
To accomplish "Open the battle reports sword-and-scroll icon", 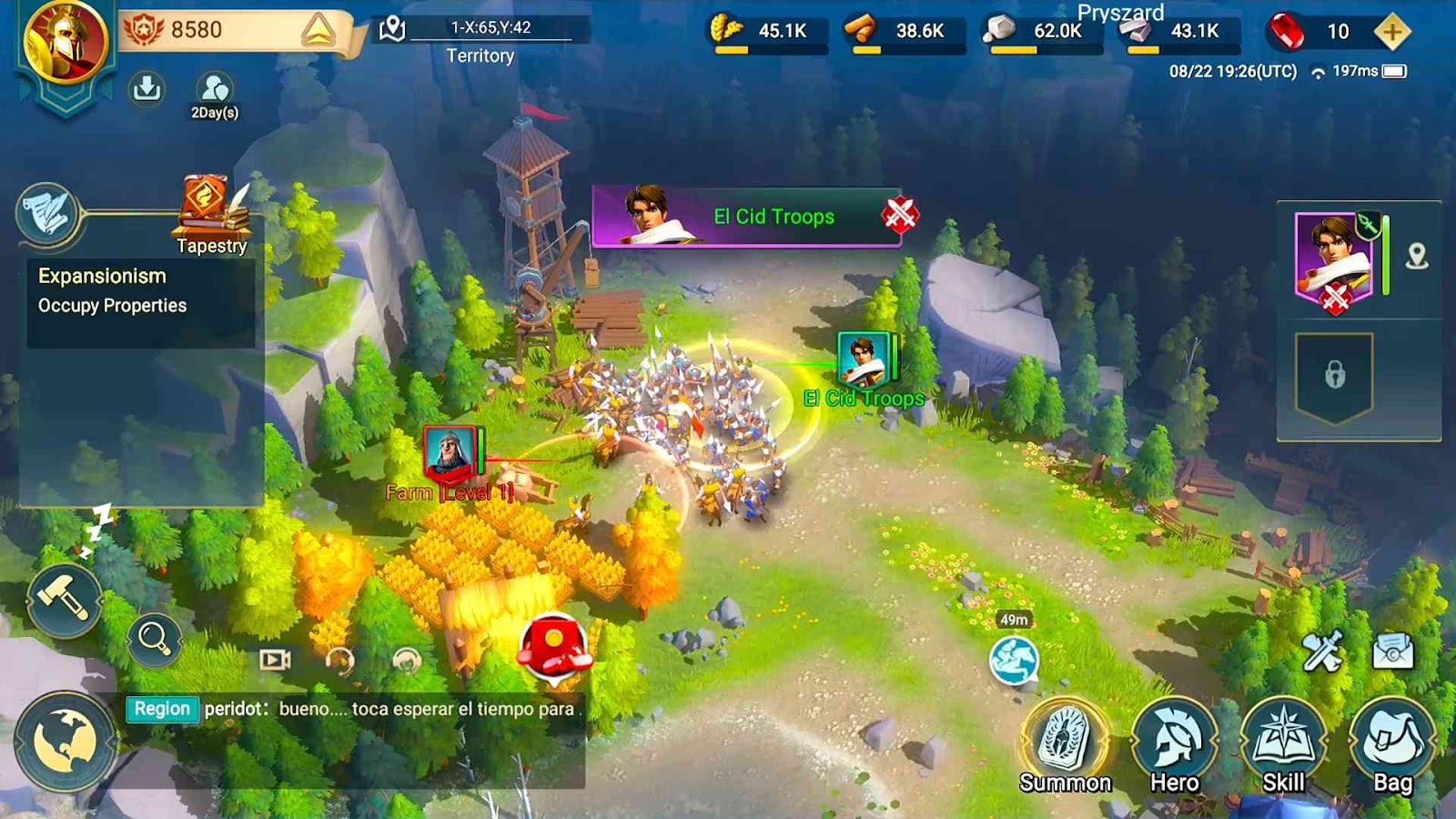I will click(x=1322, y=651).
